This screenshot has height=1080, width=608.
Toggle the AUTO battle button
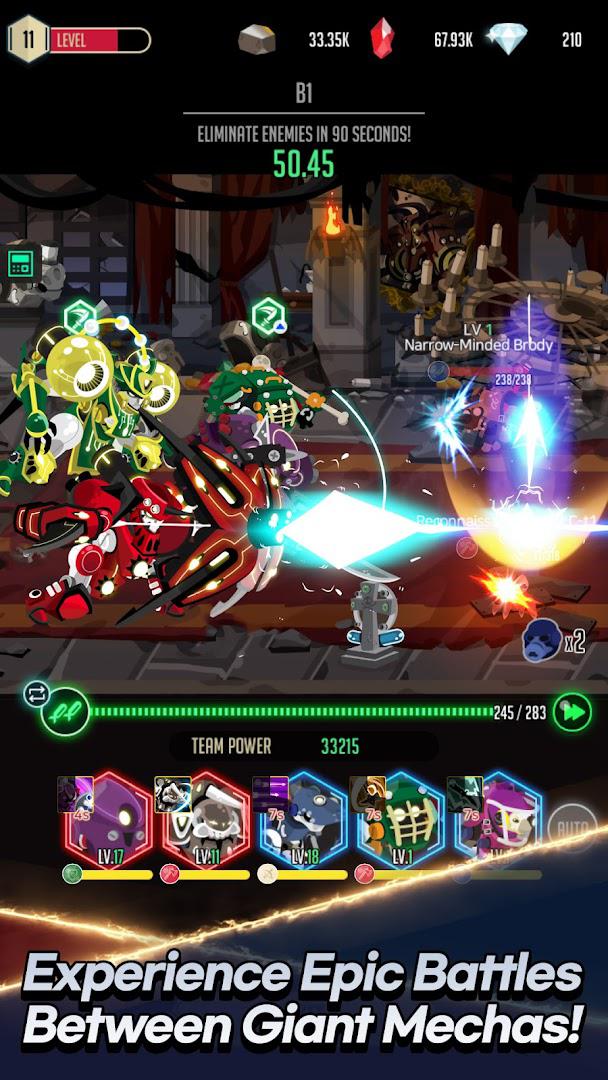point(572,829)
